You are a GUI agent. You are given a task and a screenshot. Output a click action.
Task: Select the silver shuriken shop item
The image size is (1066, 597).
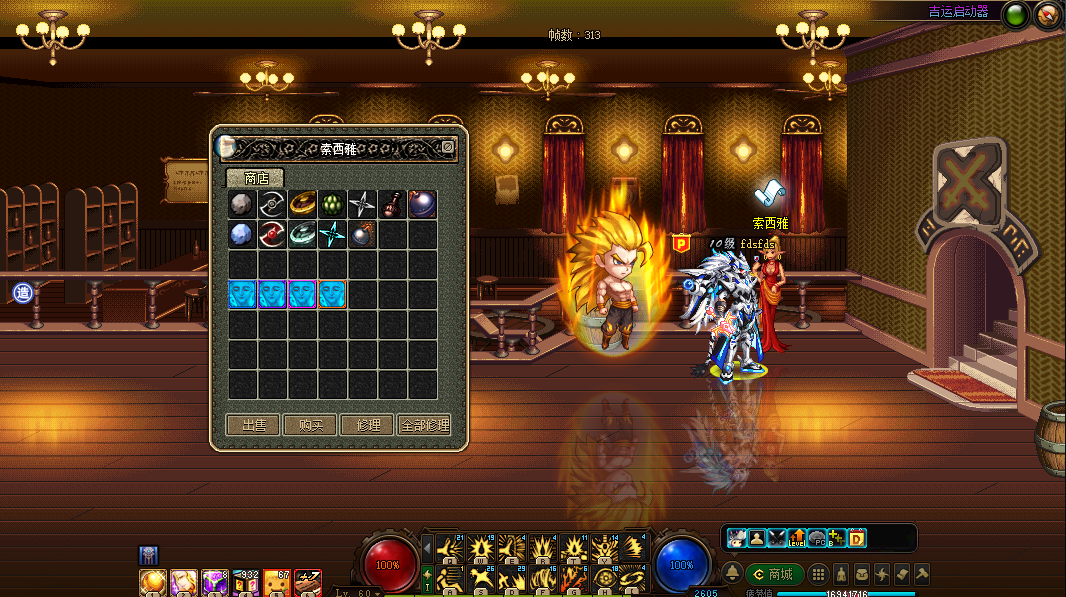363,204
